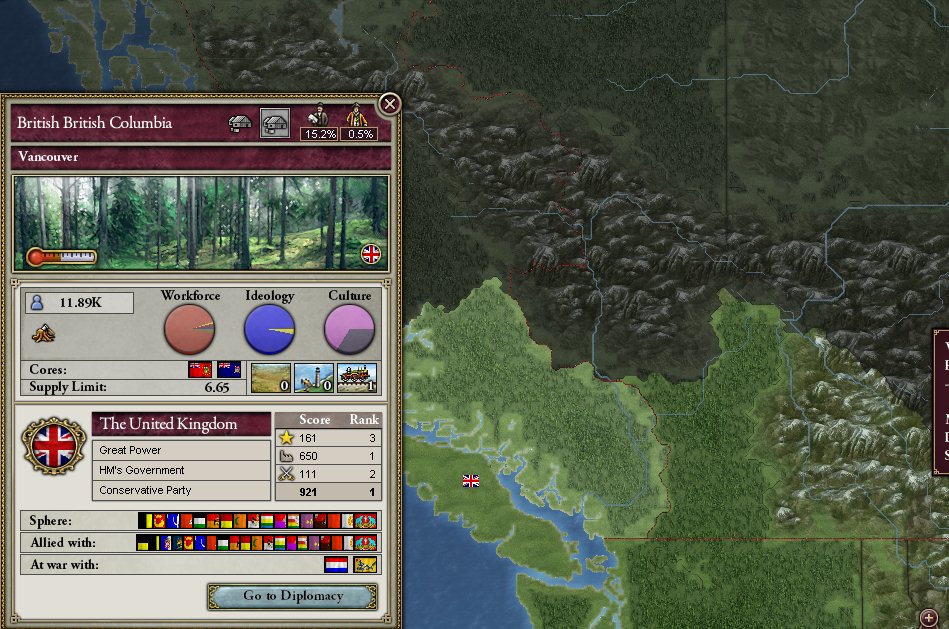Click the yellow dragon flag under At war with

(364, 565)
